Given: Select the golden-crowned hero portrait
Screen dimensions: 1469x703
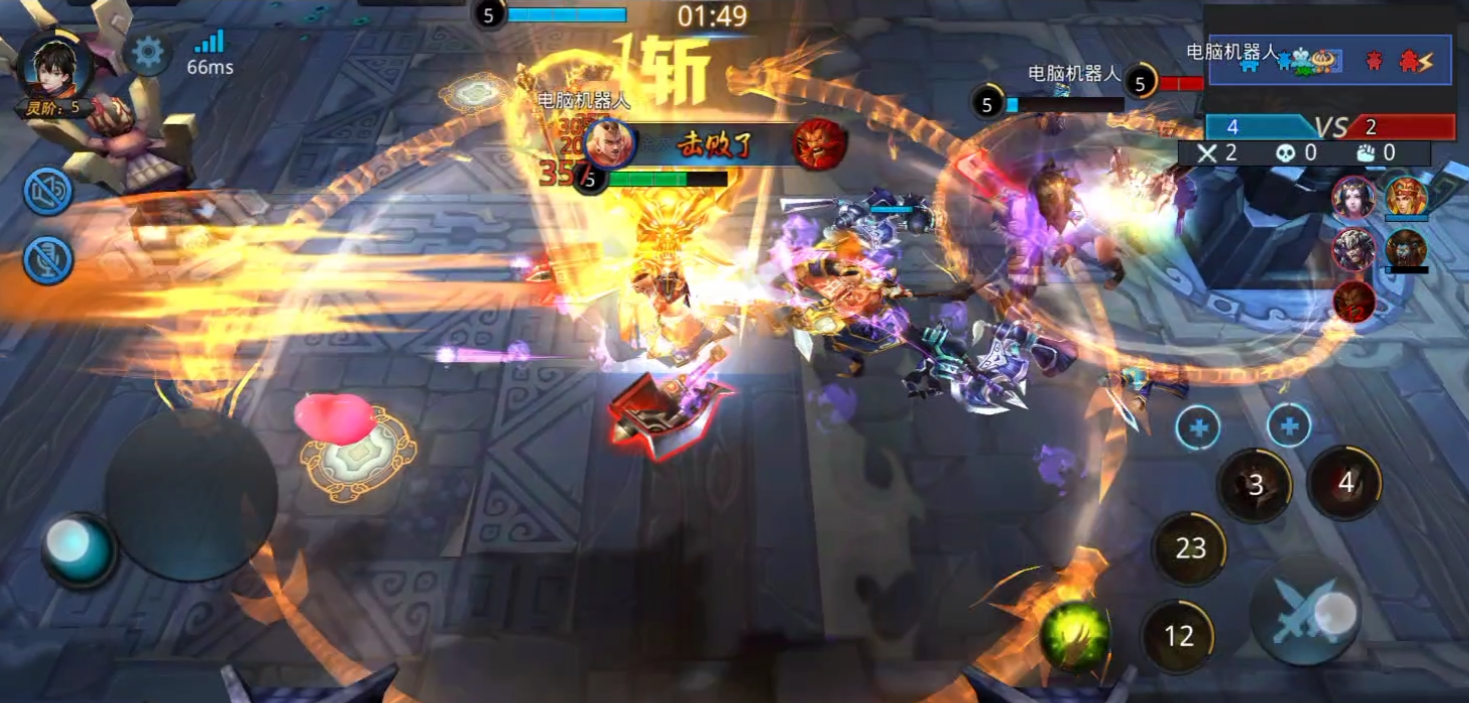Looking at the screenshot, I should 1406,197.
